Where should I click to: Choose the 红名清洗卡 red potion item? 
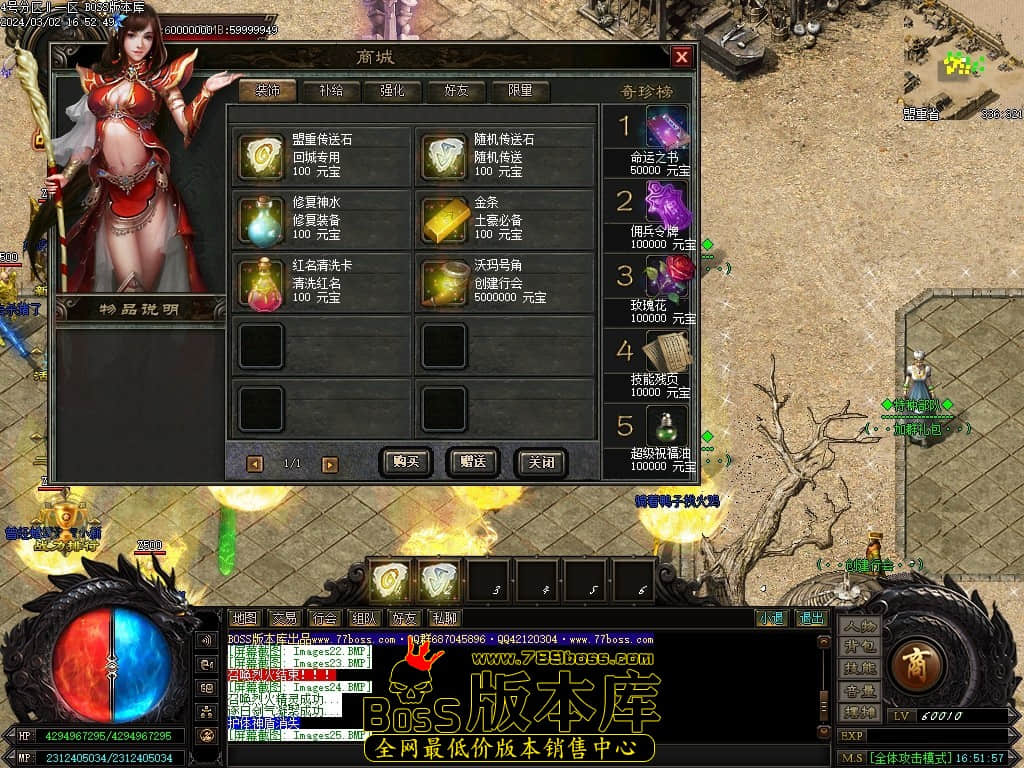[261, 283]
